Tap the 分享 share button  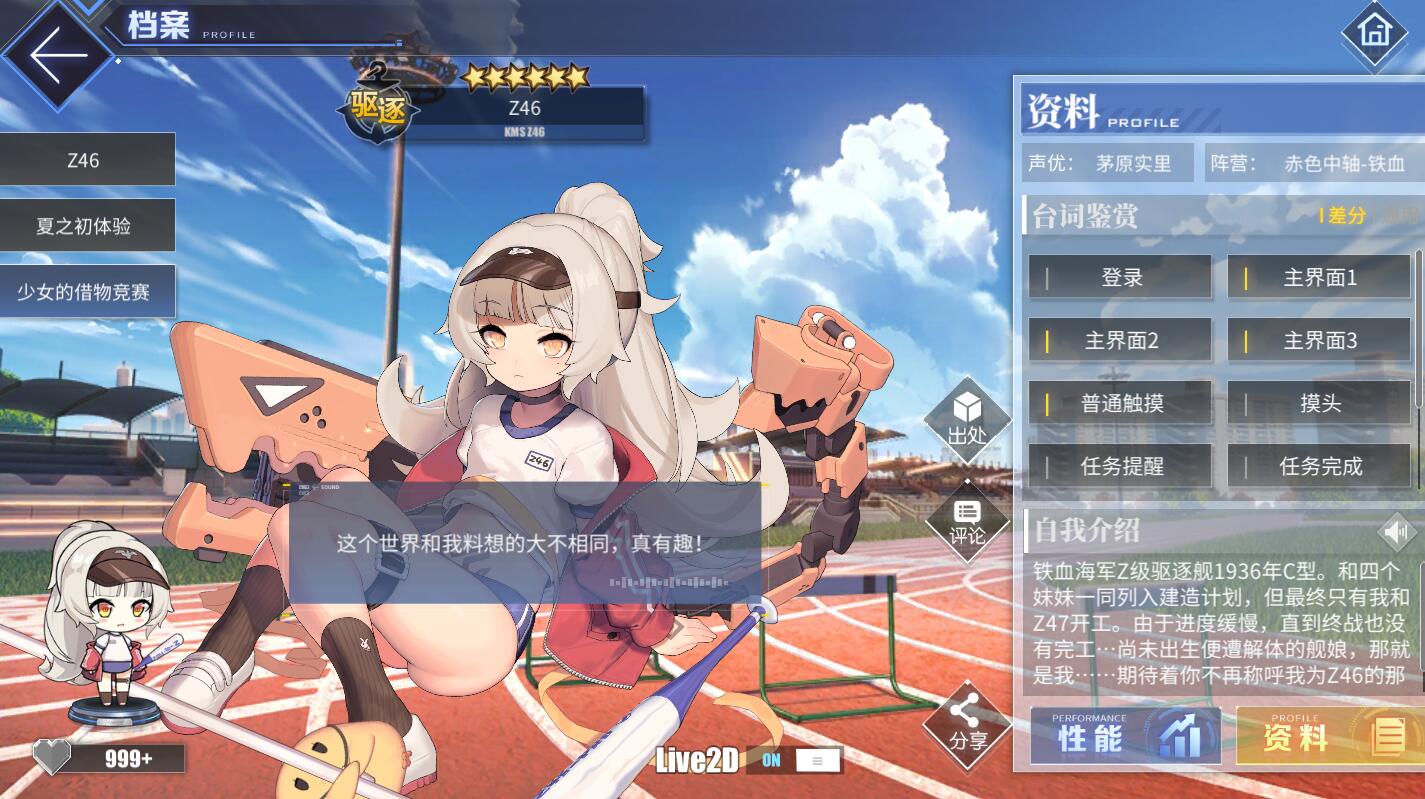click(966, 725)
